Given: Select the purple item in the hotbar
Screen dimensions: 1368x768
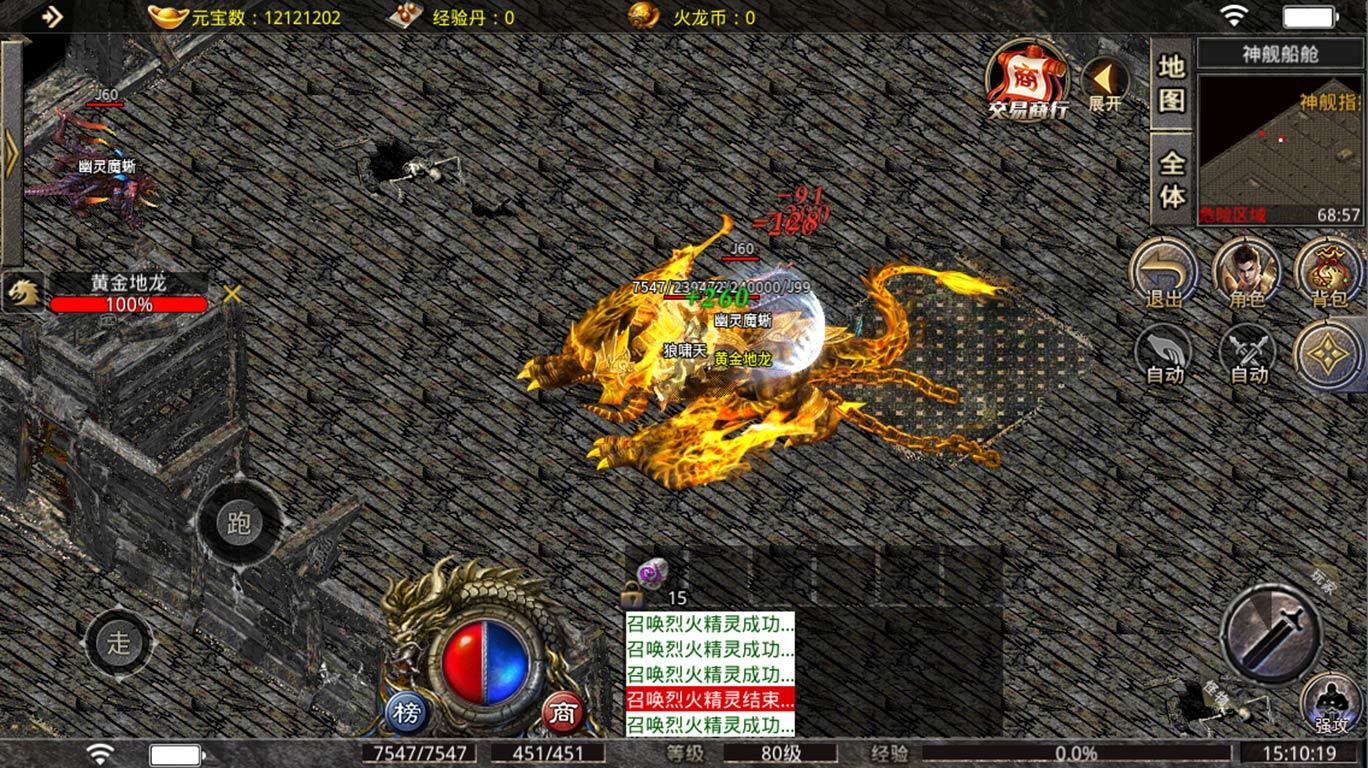Looking at the screenshot, I should 653,573.
